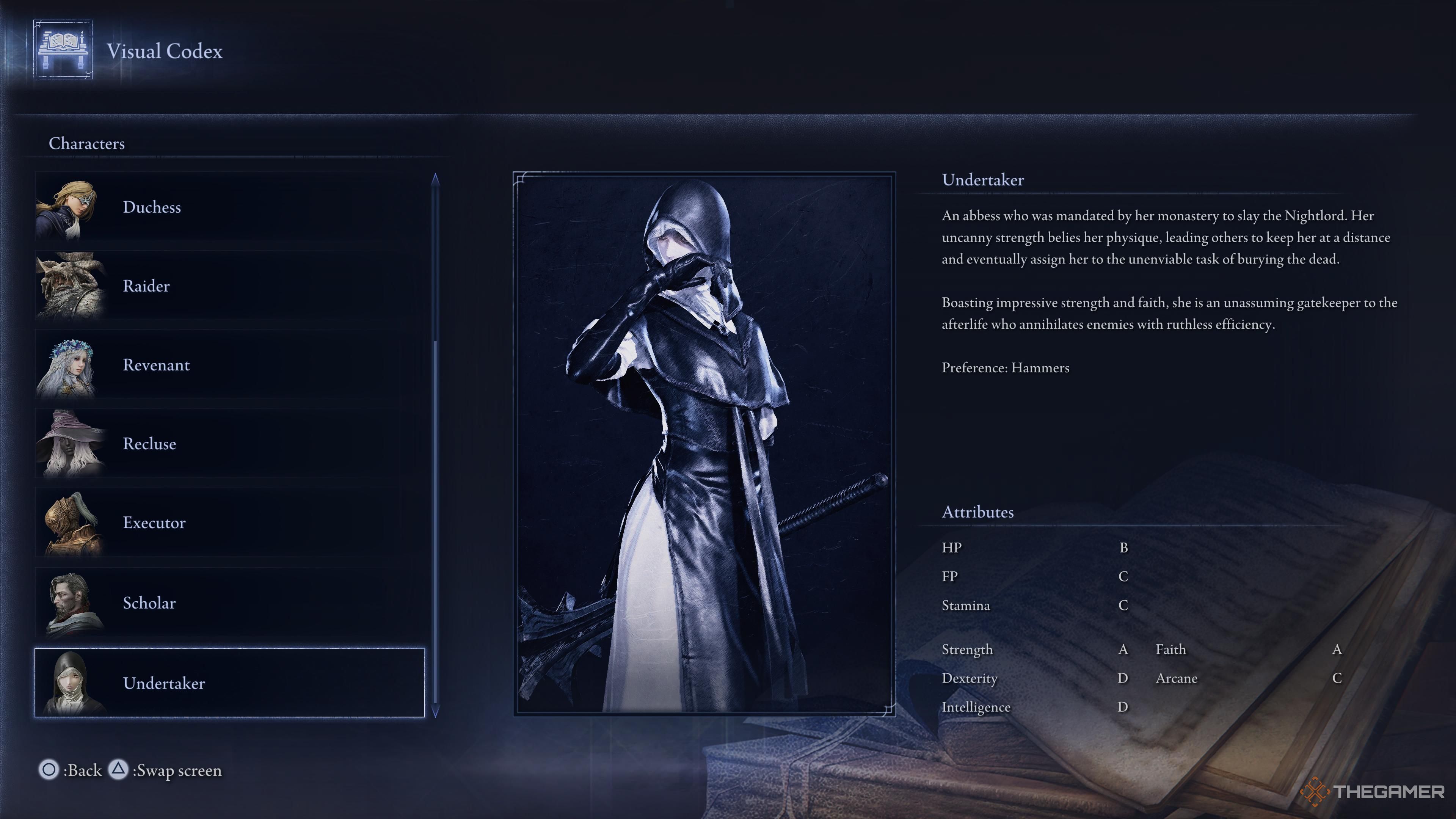Select the Undertaker character portrait icon
Image resolution: width=1456 pixels, height=819 pixels.
74,683
